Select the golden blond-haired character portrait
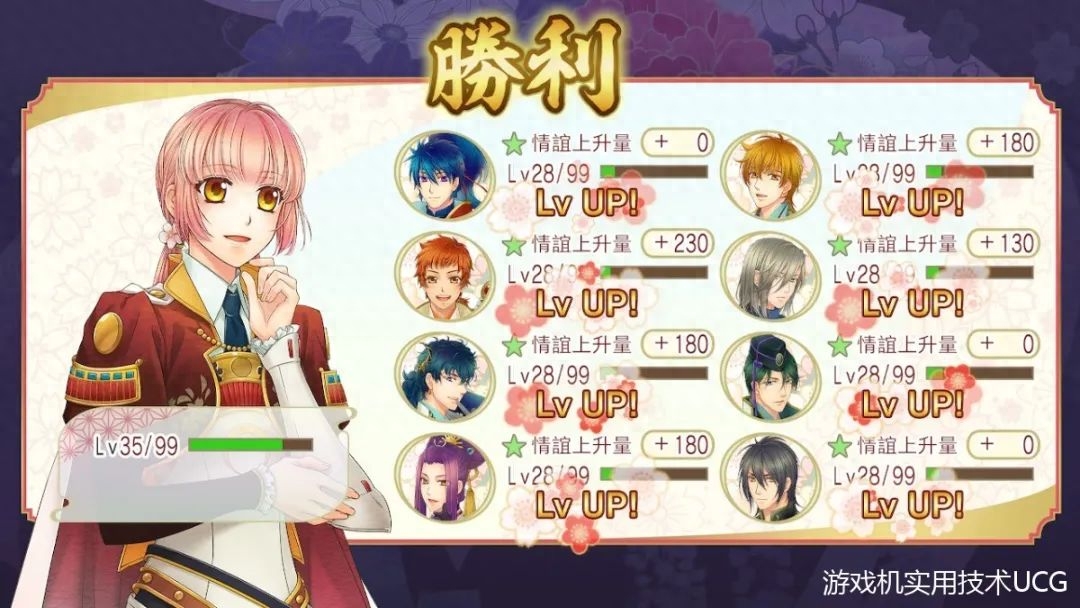This screenshot has width=1080, height=608. coord(770,175)
